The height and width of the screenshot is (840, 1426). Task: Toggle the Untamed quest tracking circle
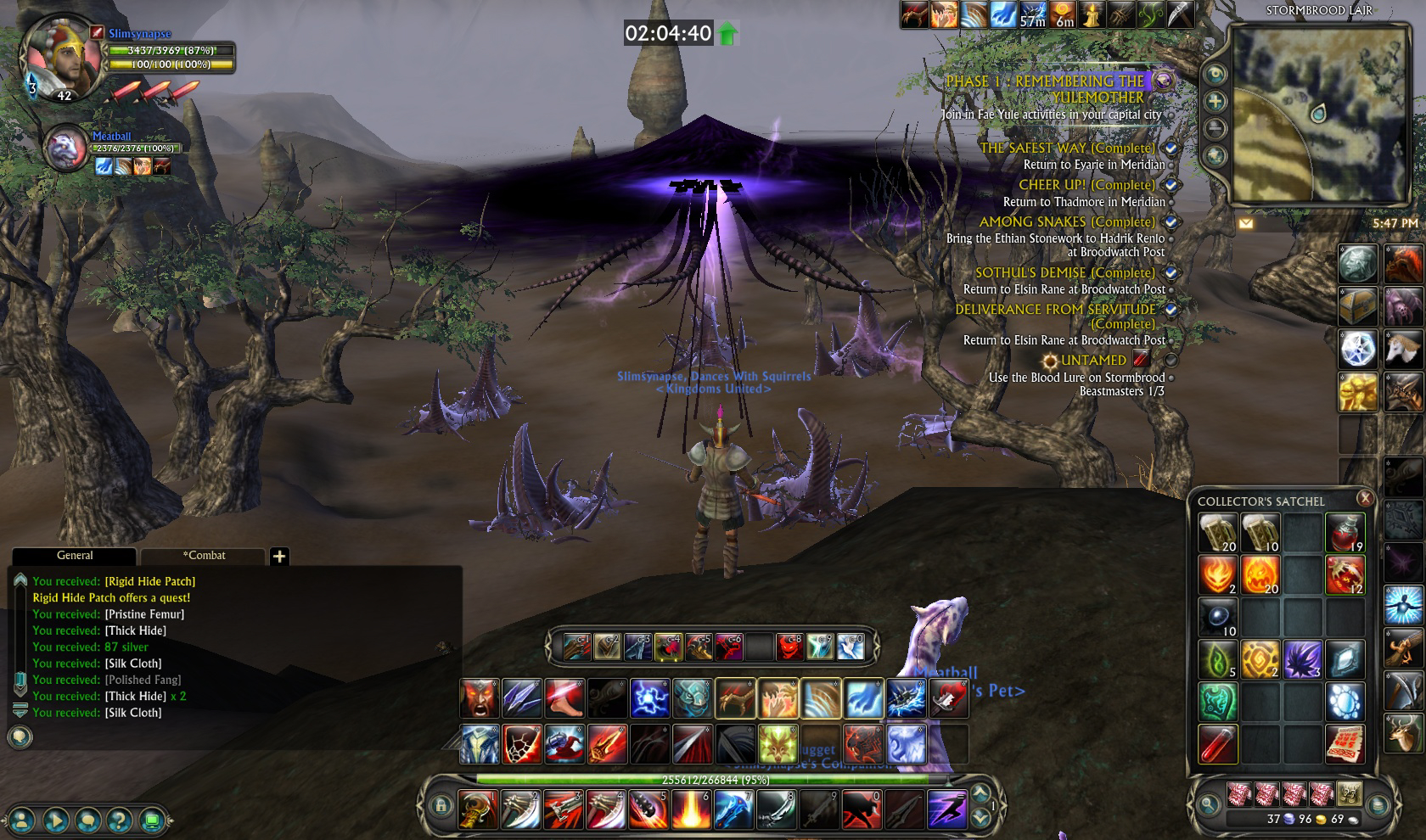[1172, 359]
